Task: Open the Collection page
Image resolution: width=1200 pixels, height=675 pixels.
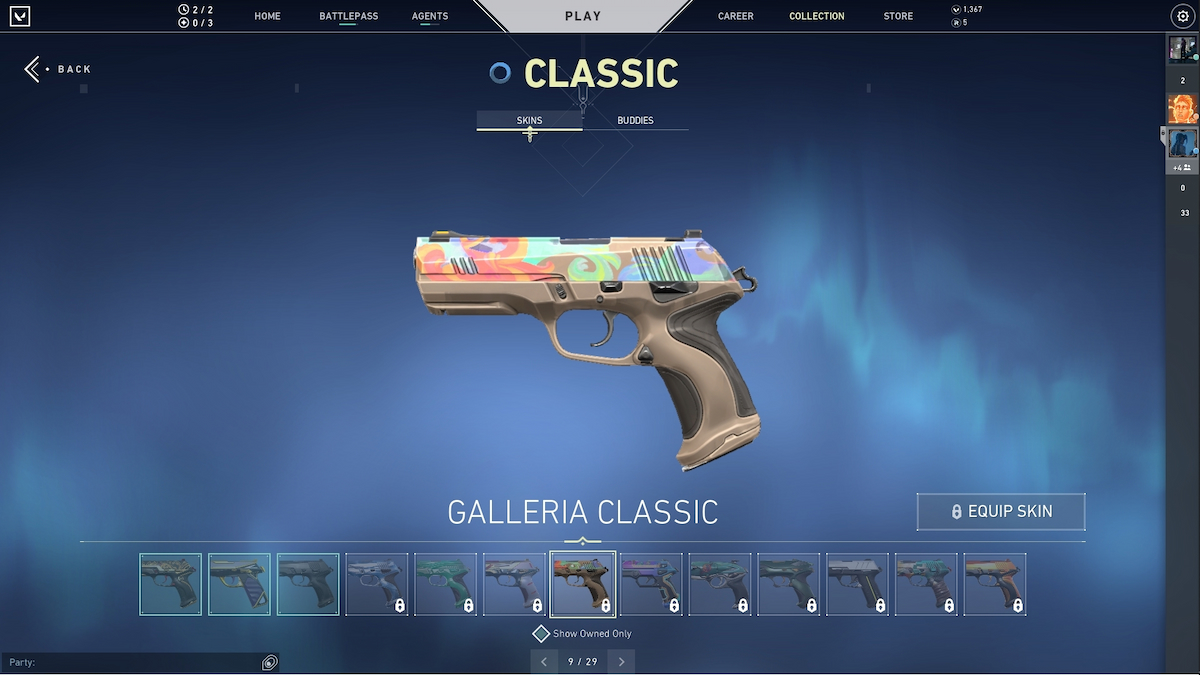Action: [x=816, y=16]
